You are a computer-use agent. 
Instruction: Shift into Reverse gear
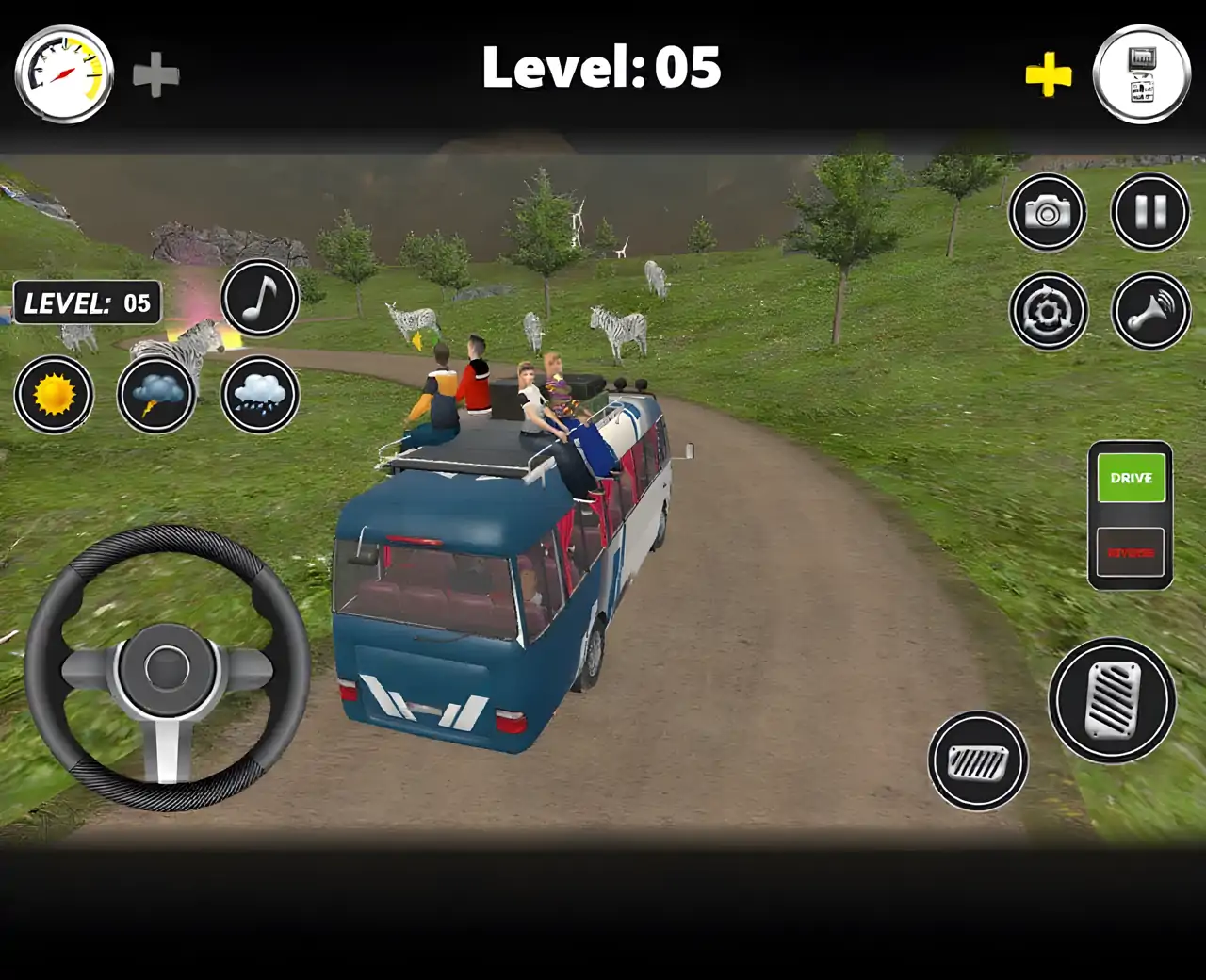(1131, 552)
